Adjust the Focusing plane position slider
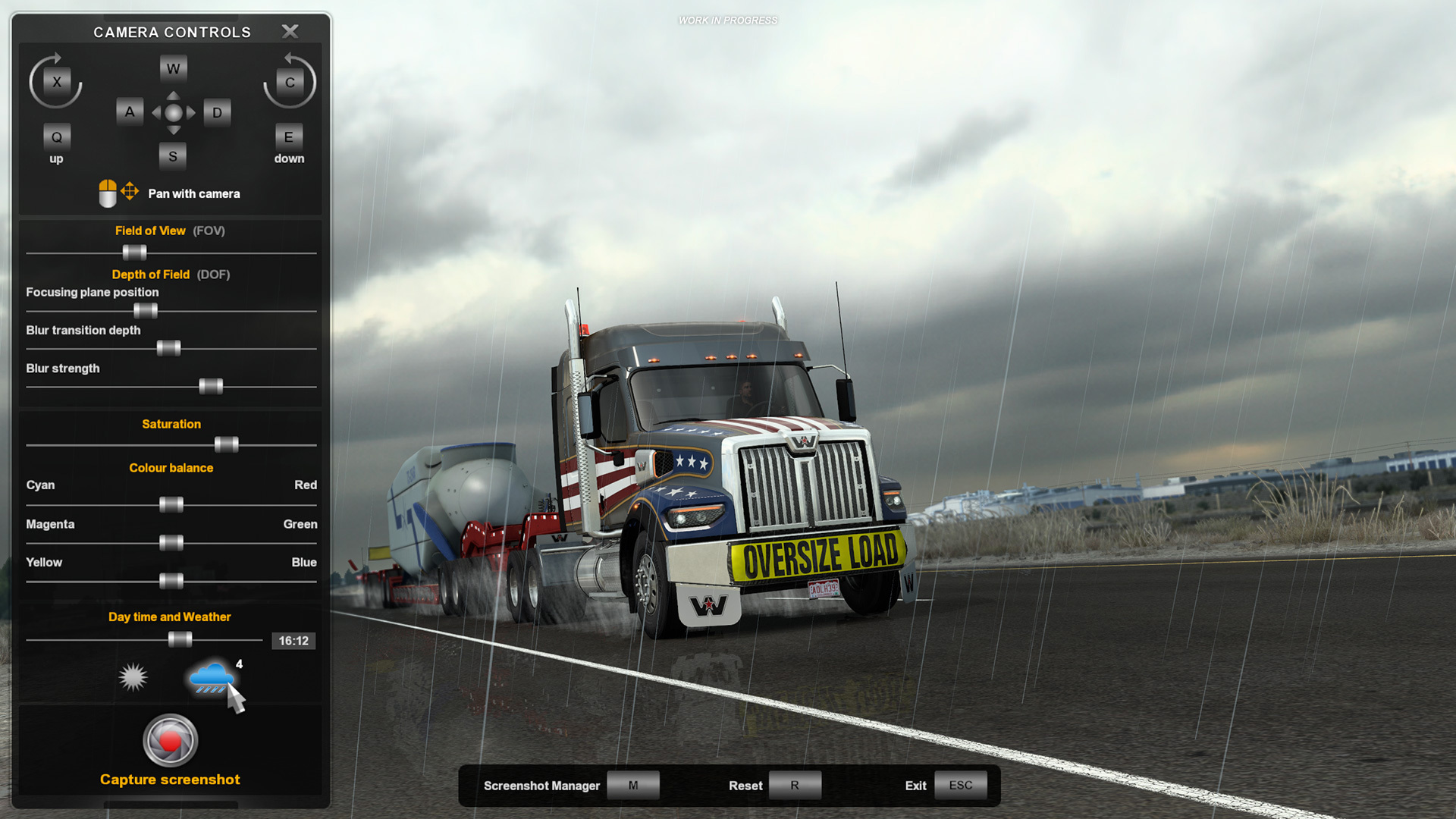1456x819 pixels. (x=146, y=311)
